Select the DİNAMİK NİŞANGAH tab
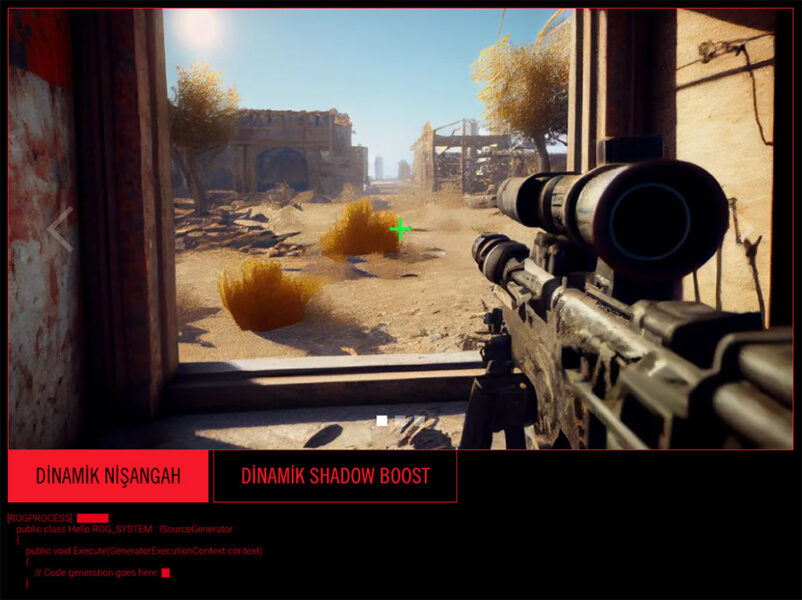The width and height of the screenshot is (802, 600). [x=108, y=476]
